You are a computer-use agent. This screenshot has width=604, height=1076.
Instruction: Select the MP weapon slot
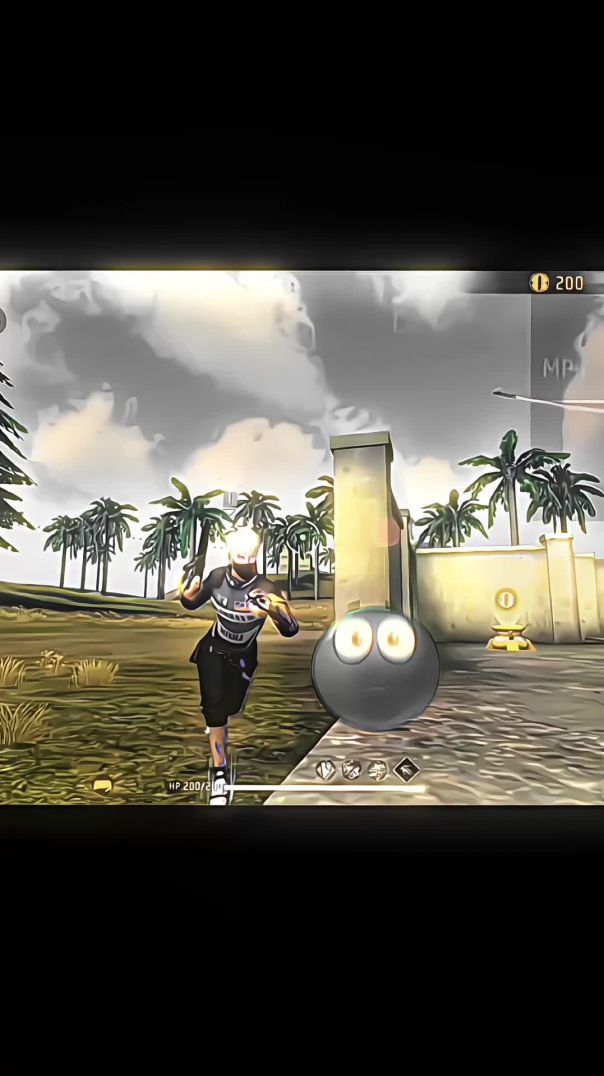point(566,368)
